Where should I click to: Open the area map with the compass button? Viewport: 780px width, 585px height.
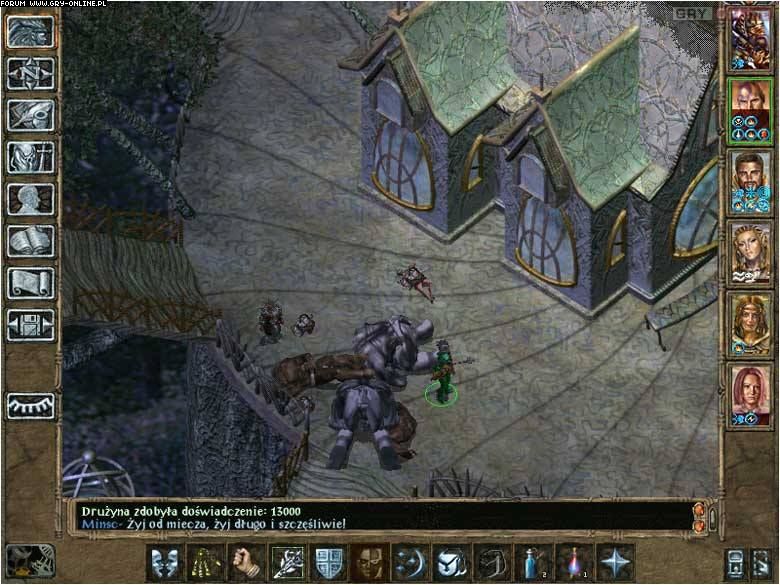click(31, 73)
